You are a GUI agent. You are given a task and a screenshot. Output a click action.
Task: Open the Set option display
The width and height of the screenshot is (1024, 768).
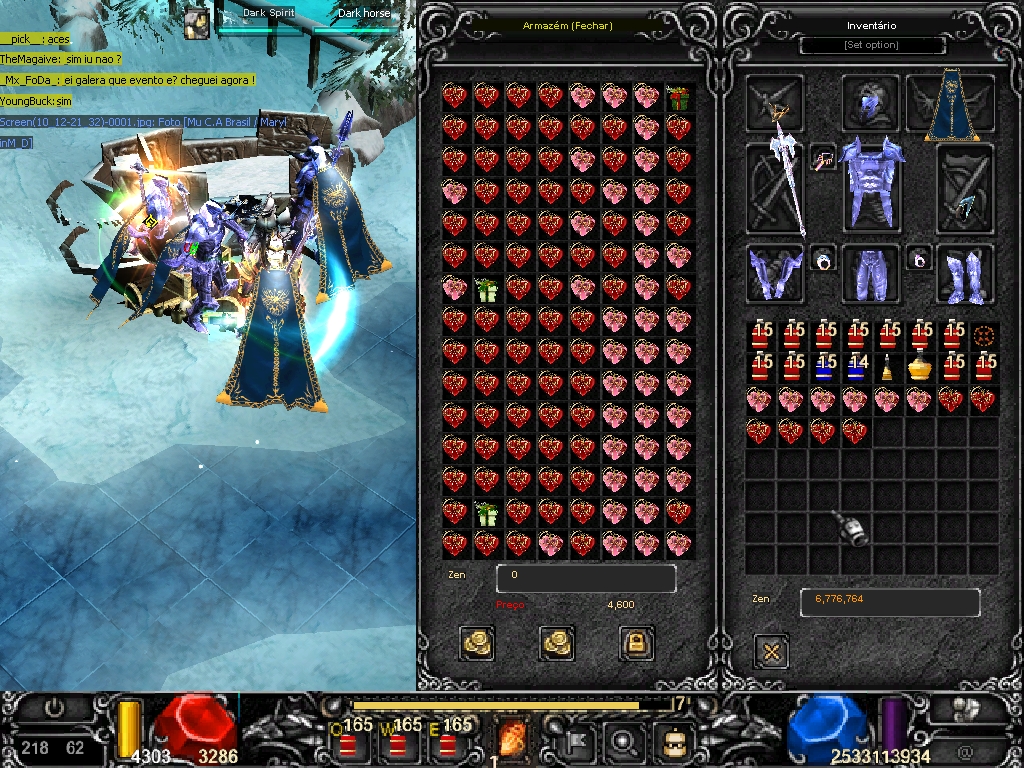(x=872, y=46)
